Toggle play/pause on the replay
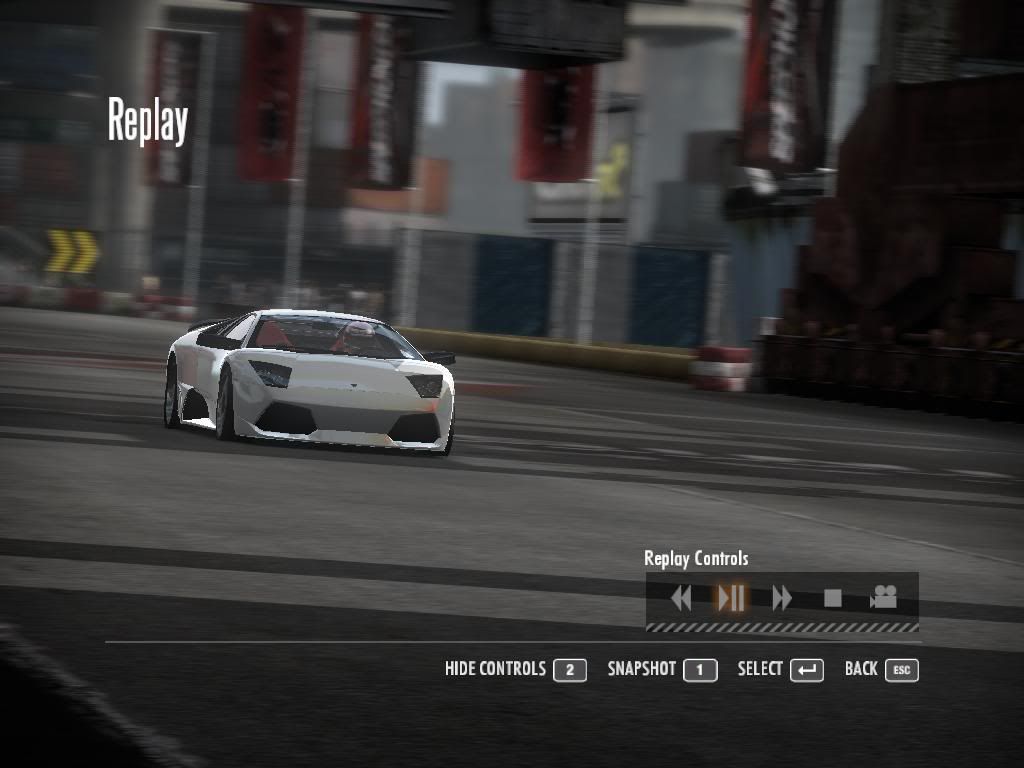Viewport: 1024px width, 768px height. point(731,598)
